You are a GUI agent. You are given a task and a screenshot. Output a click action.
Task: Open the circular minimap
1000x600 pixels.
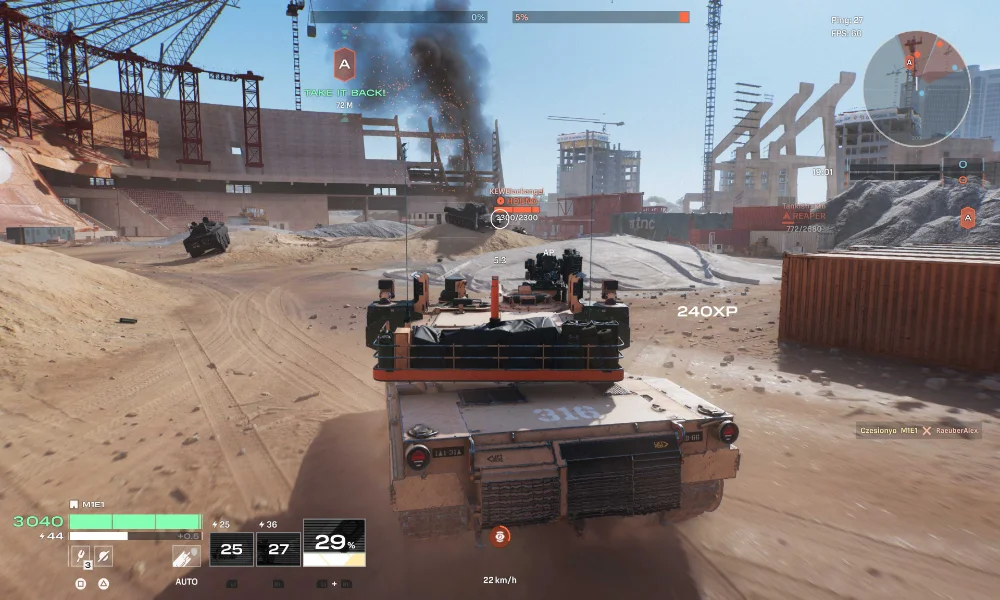(x=917, y=89)
